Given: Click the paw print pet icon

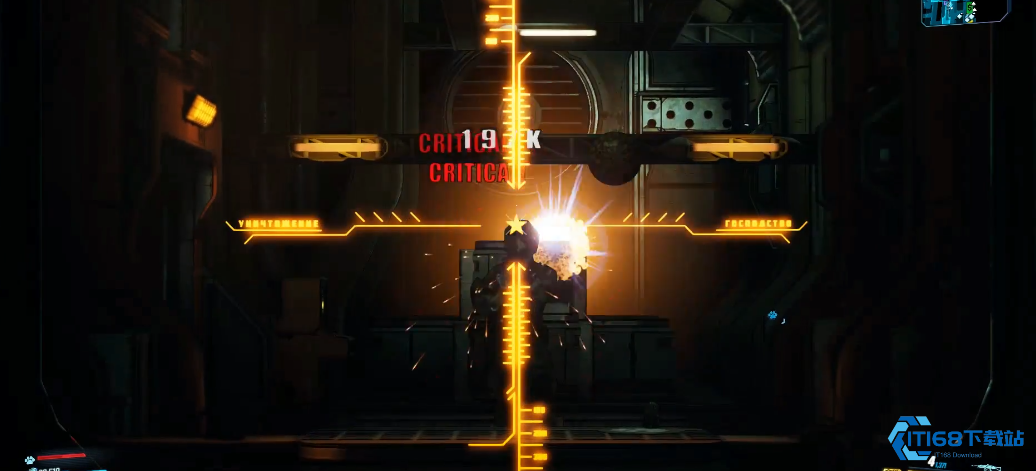Looking at the screenshot, I should point(31,461).
